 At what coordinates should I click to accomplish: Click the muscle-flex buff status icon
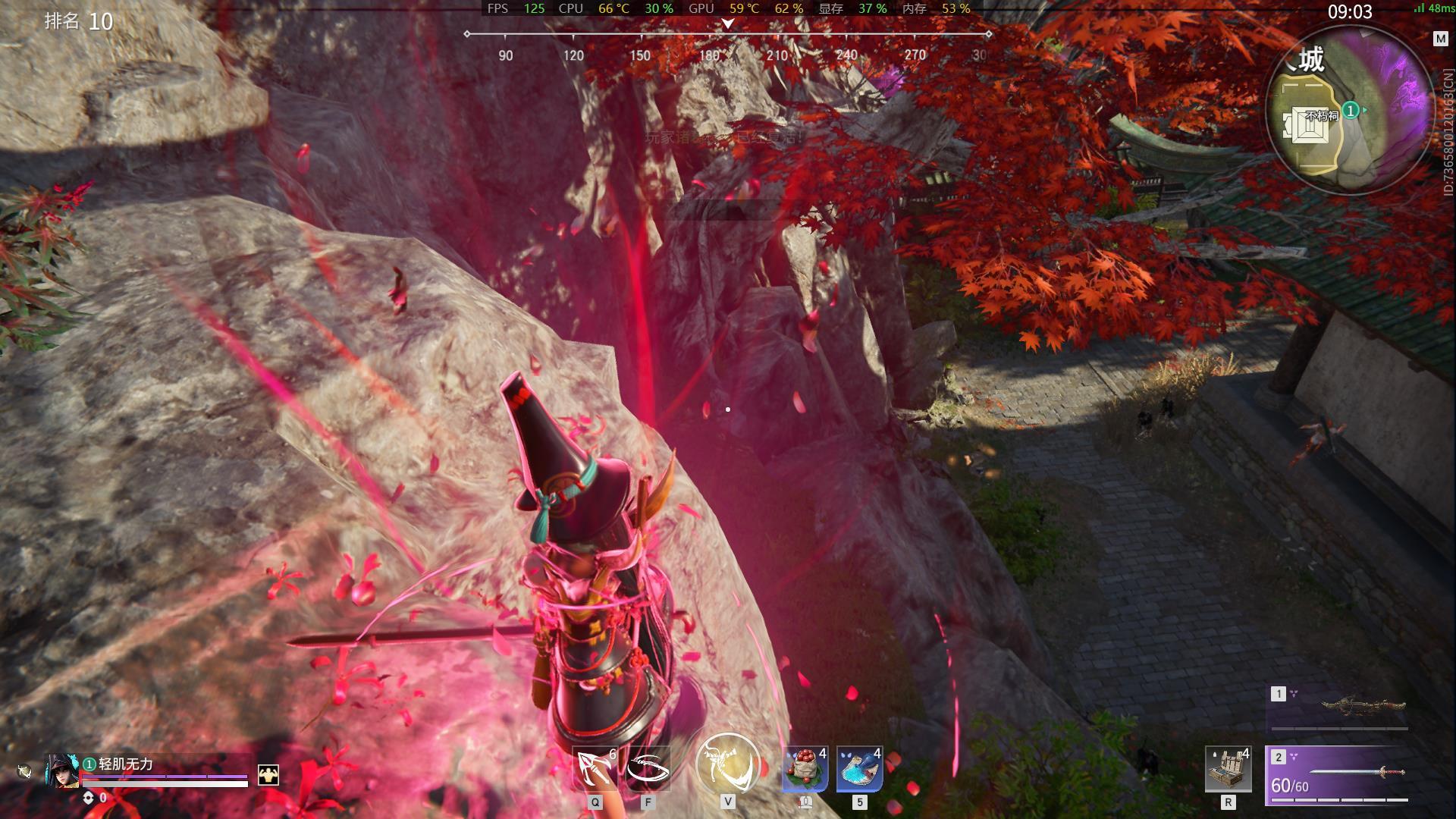[x=268, y=774]
